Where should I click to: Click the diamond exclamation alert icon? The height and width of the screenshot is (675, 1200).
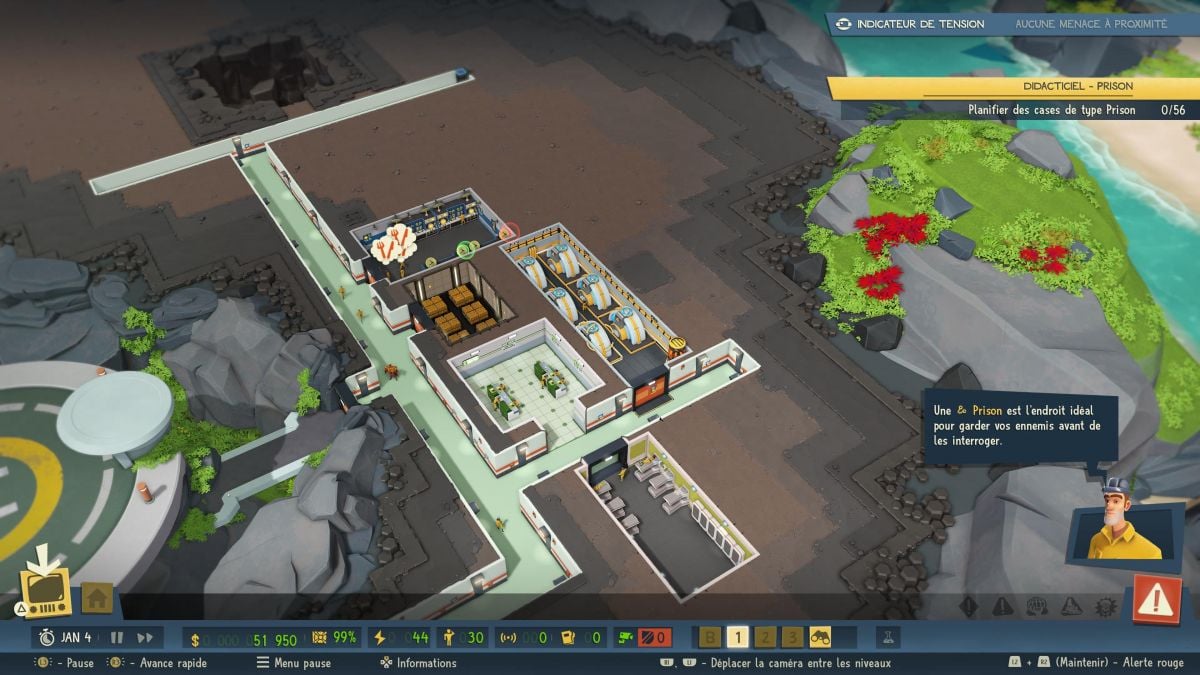click(x=968, y=606)
